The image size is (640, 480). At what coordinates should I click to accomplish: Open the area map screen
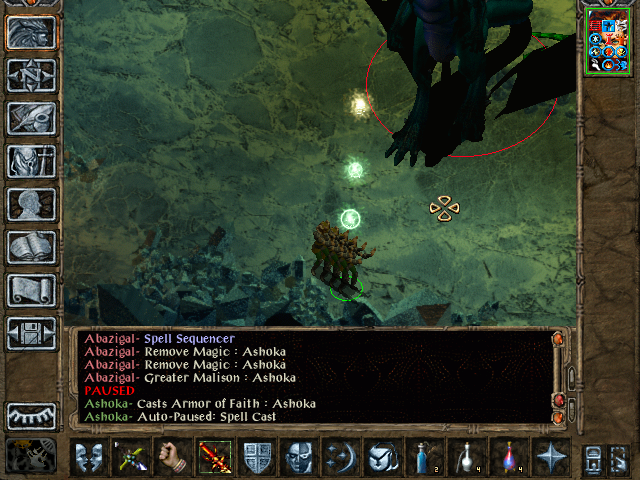click(x=31, y=75)
